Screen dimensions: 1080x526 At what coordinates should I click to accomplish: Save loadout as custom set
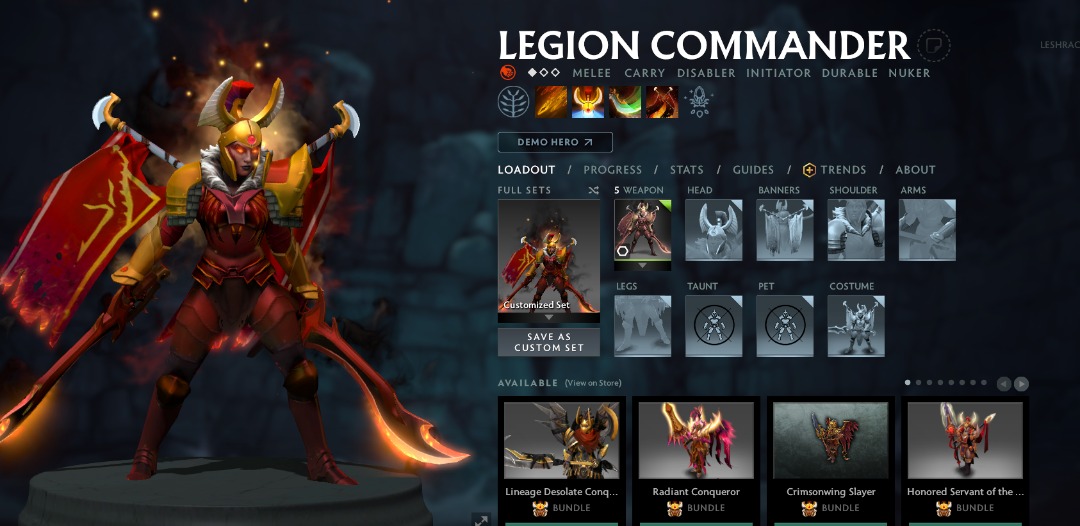(549, 342)
